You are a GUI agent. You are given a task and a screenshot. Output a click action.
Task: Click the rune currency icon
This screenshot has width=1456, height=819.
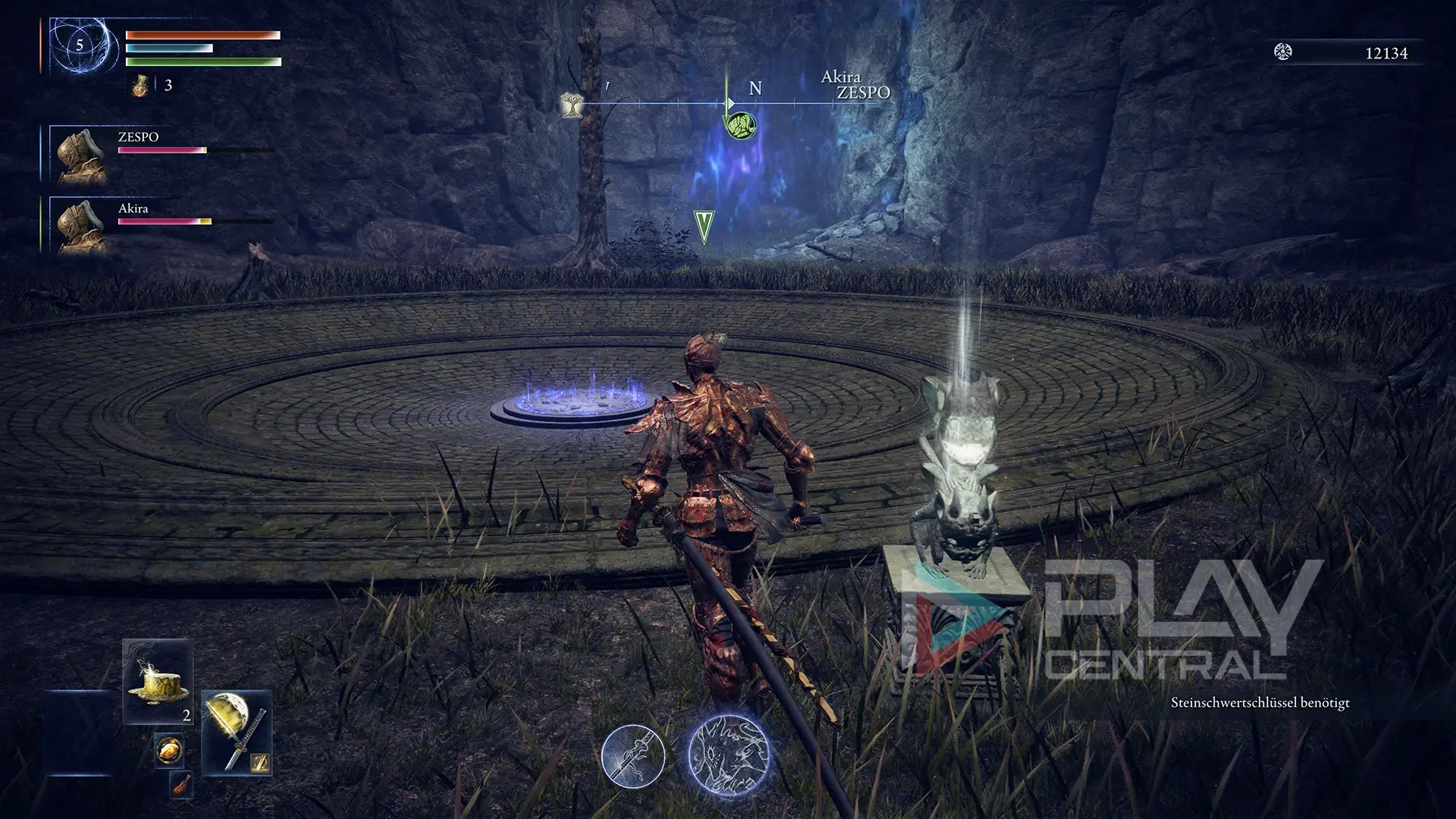pyautogui.click(x=1283, y=52)
